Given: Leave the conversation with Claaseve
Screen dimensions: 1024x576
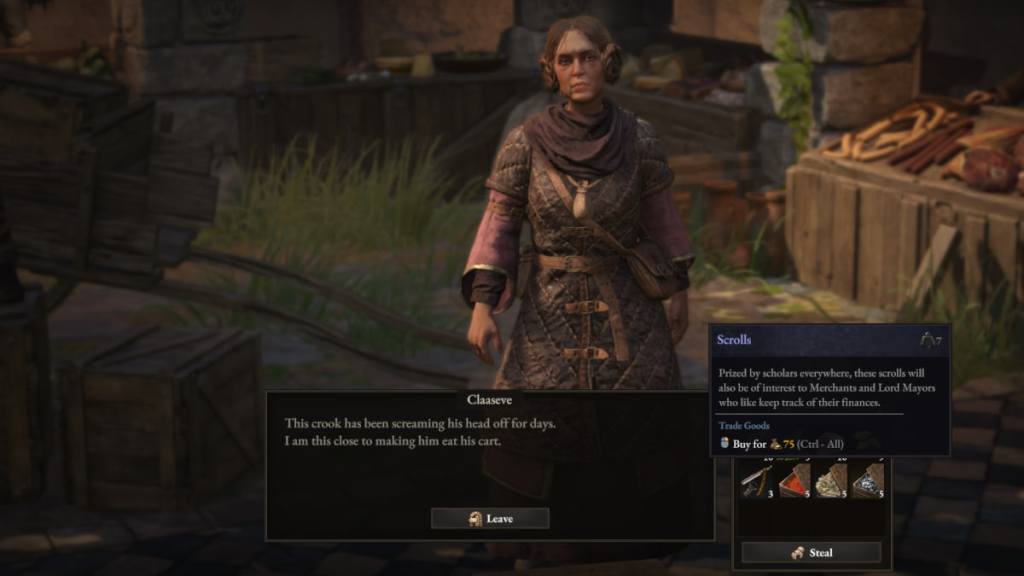Looking at the screenshot, I should 490,518.
